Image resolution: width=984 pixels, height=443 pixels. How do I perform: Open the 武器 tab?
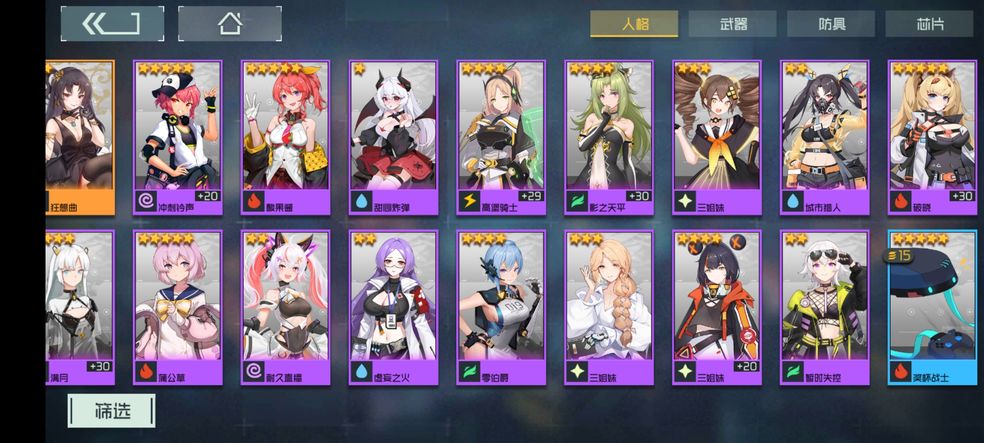click(x=732, y=24)
